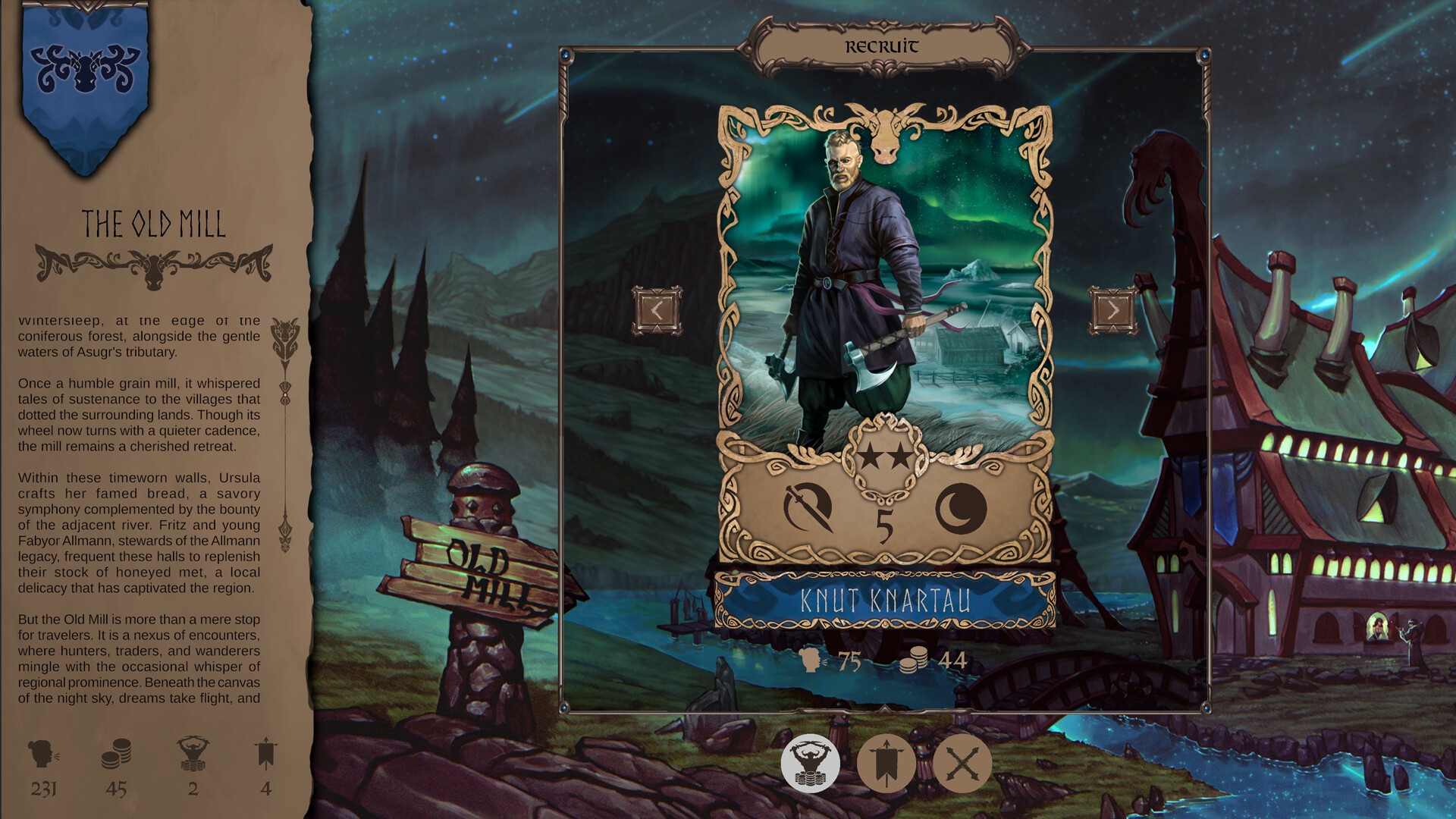
Task: Select the mercenary hire icon with coins
Action: click(x=811, y=764)
